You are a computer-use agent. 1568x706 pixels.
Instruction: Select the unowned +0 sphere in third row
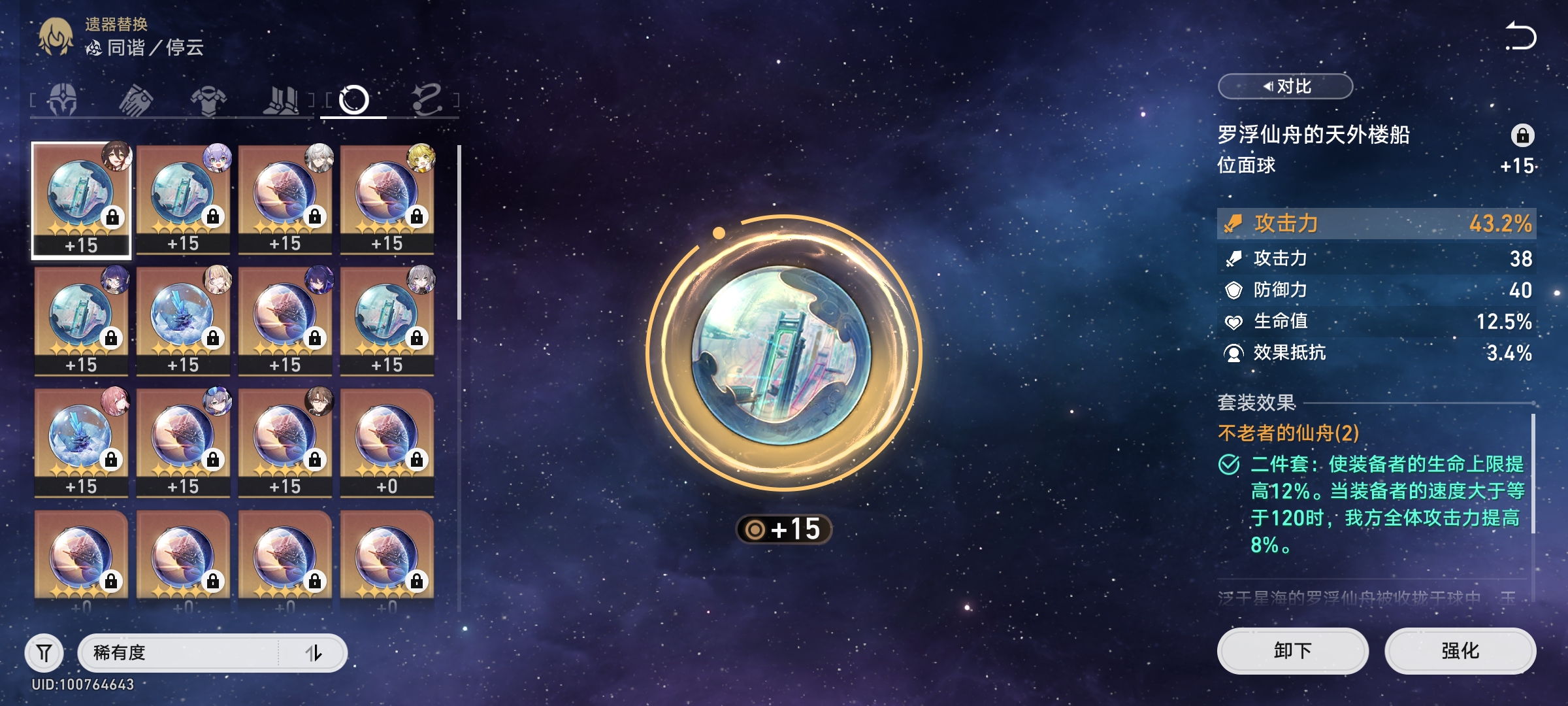[387, 442]
